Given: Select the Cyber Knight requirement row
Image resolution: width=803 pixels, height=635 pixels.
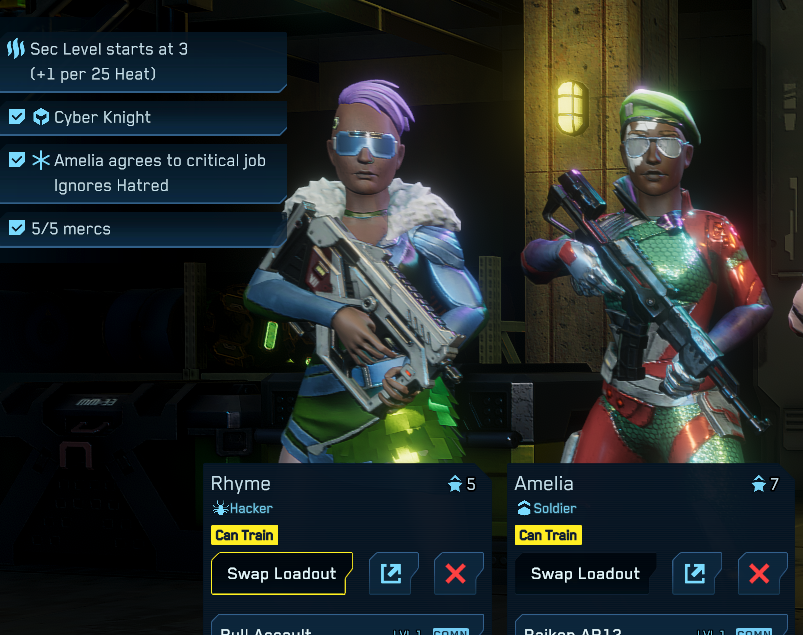Looking at the screenshot, I should point(142,117).
